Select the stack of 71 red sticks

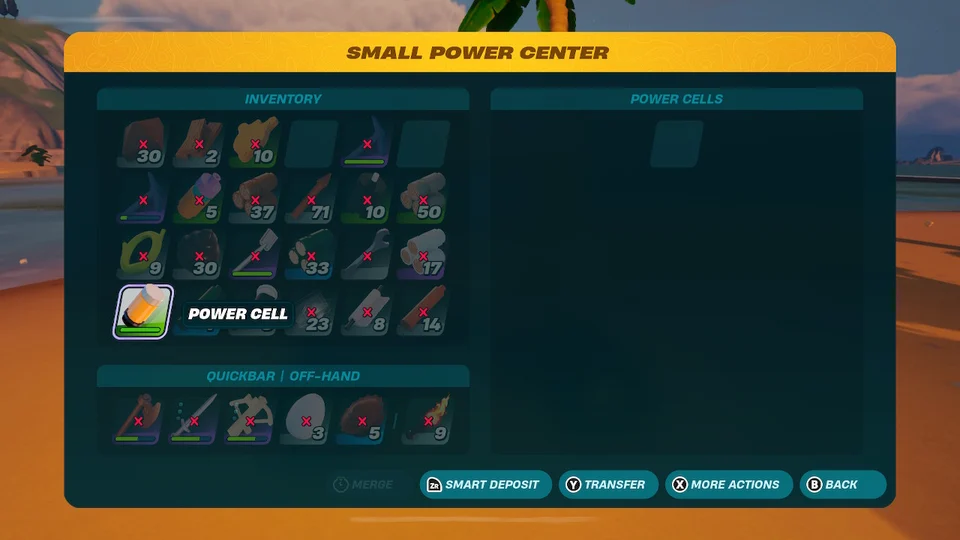pyautogui.click(x=311, y=199)
